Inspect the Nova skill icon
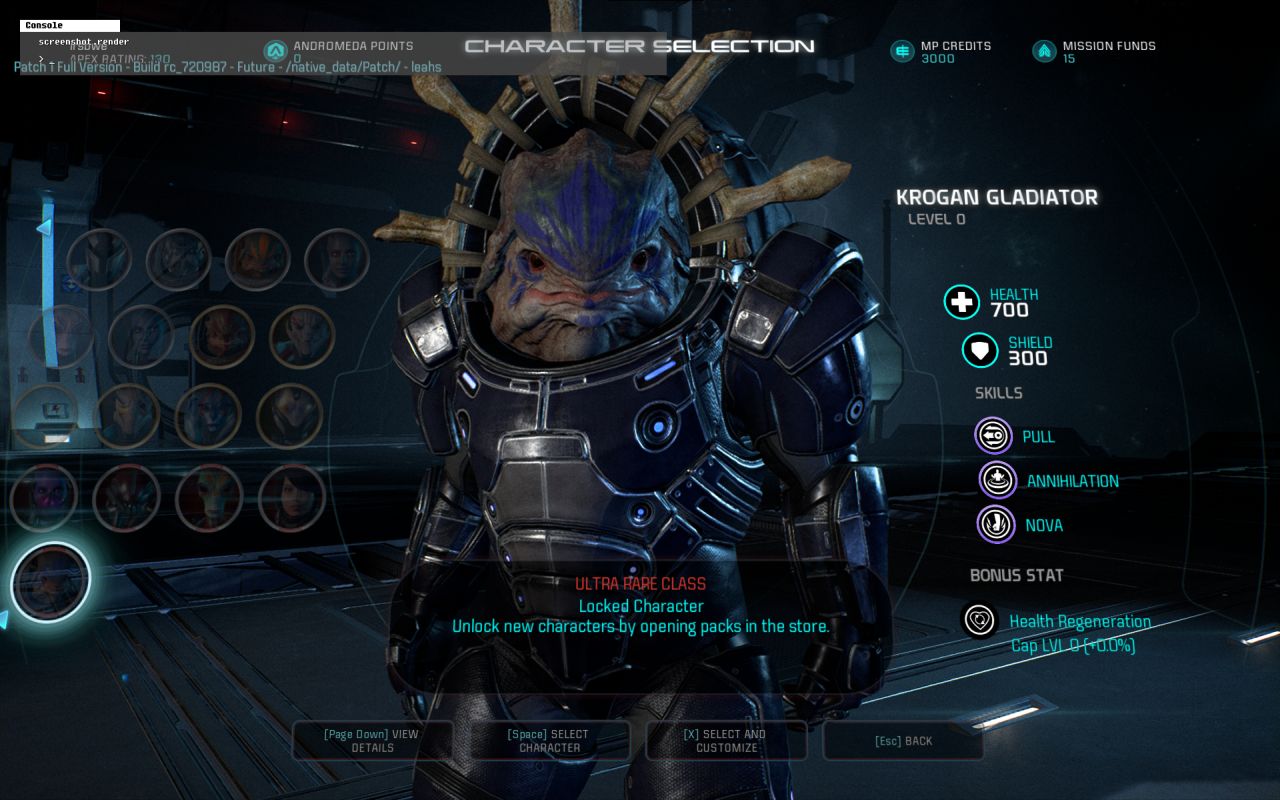Image resolution: width=1280 pixels, height=800 pixels. point(995,524)
